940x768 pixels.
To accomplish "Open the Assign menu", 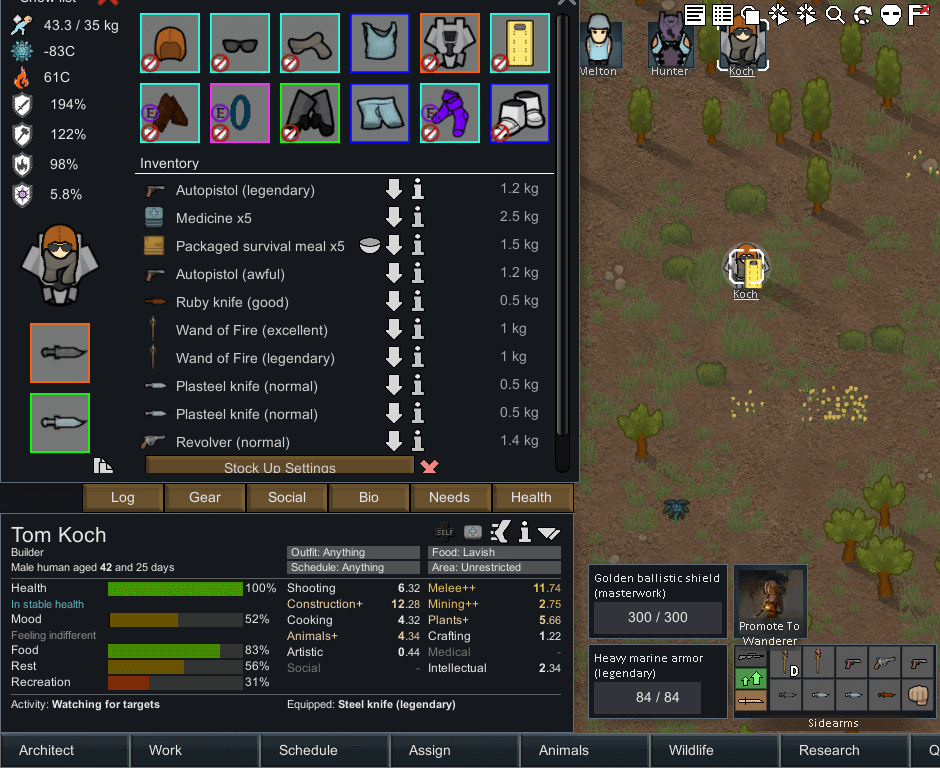I will 430,750.
